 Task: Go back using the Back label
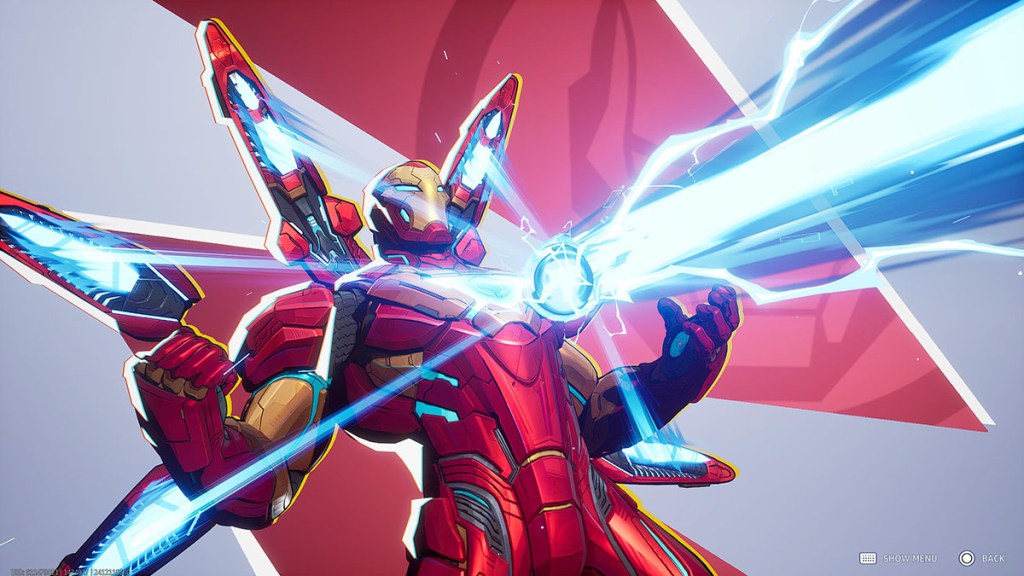(x=992, y=558)
